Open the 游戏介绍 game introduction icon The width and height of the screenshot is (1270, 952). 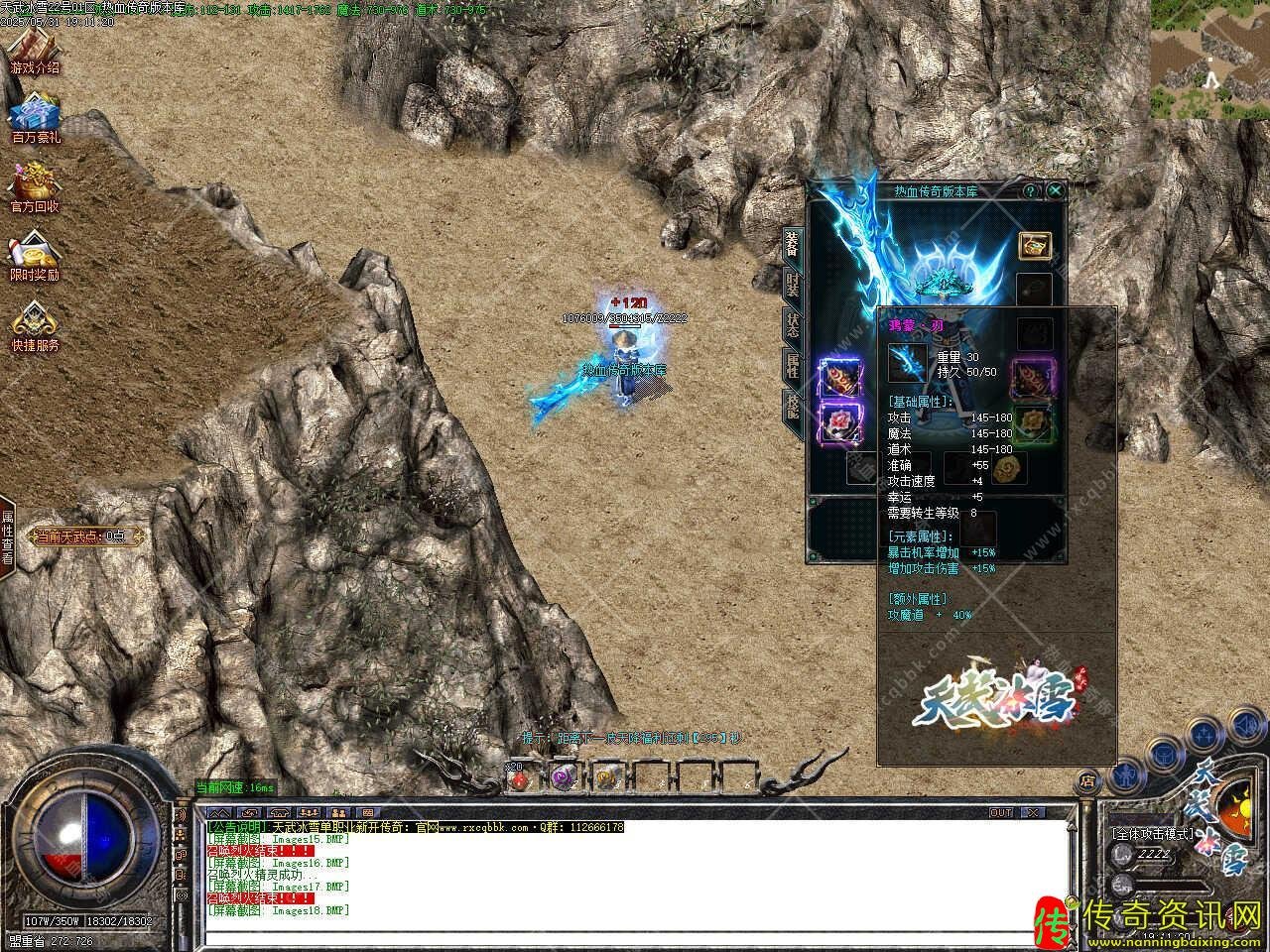click(x=34, y=50)
